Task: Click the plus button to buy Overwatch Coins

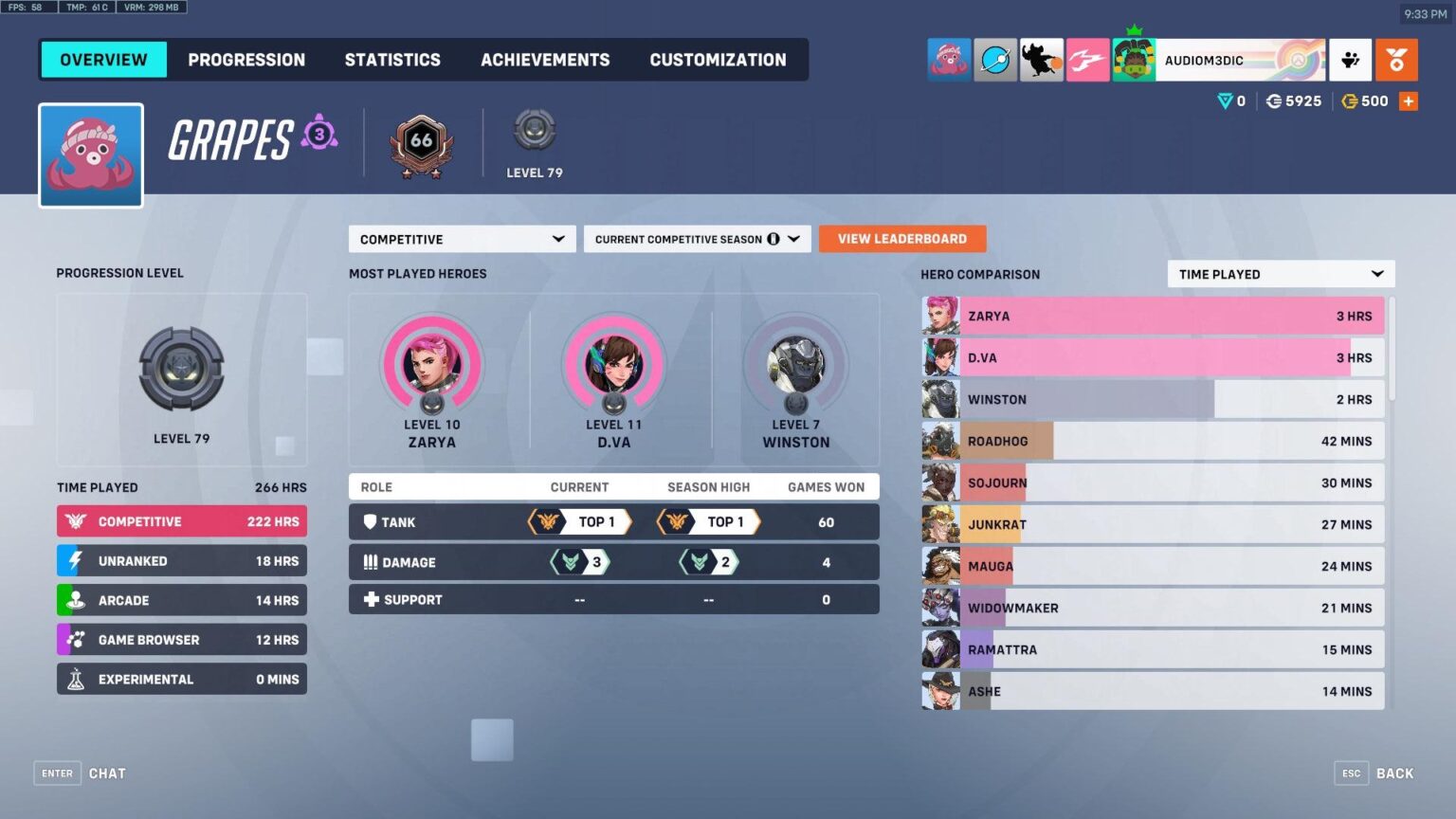Action: click(1409, 100)
